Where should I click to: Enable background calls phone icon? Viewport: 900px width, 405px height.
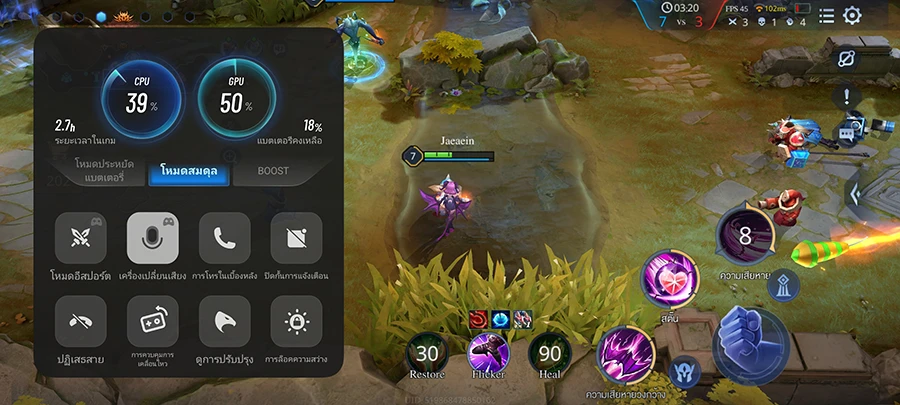(225, 238)
